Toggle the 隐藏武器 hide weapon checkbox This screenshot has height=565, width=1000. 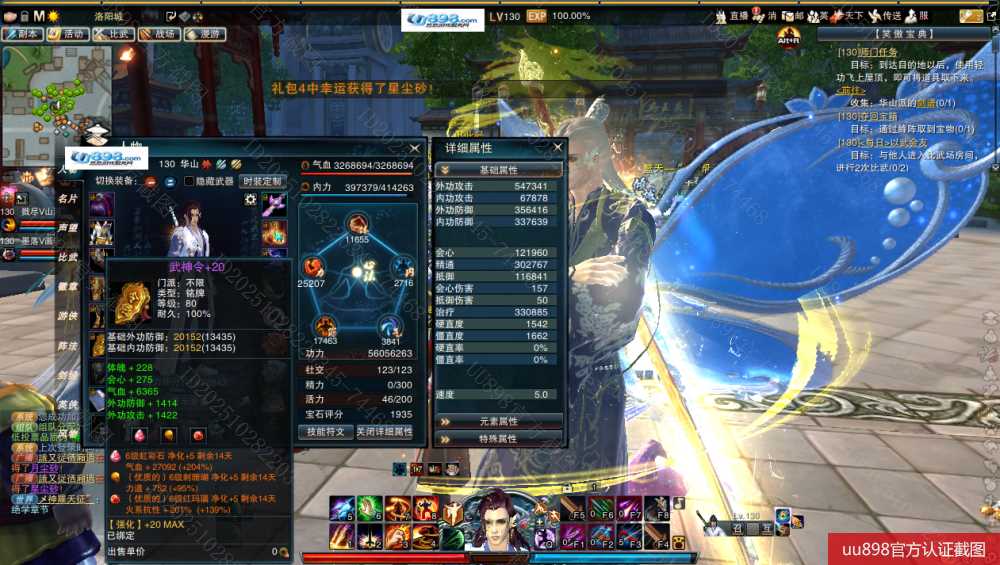click(189, 181)
